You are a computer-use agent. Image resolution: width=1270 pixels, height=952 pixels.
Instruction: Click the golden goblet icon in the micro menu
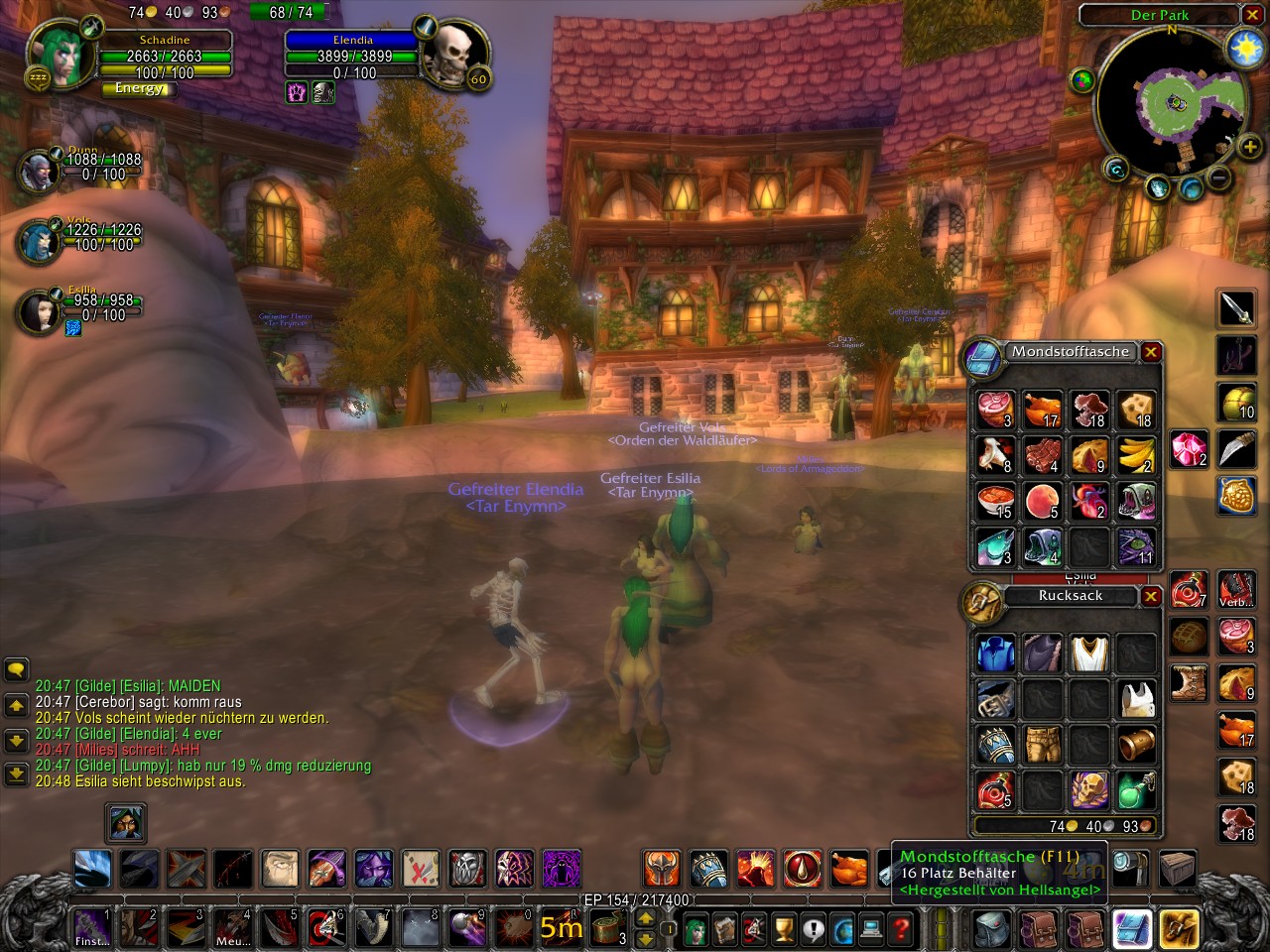point(782,930)
